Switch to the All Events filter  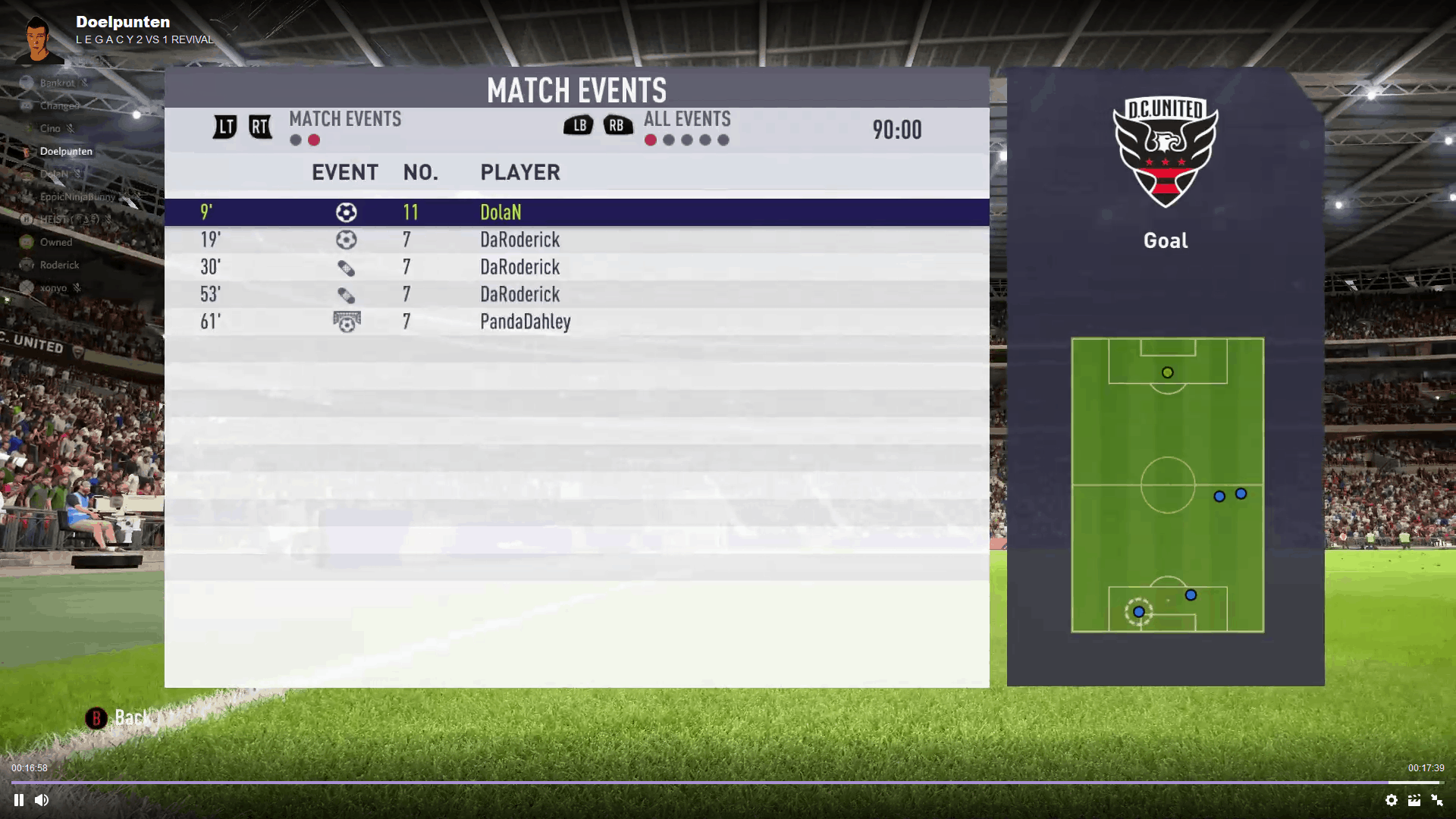(687, 119)
